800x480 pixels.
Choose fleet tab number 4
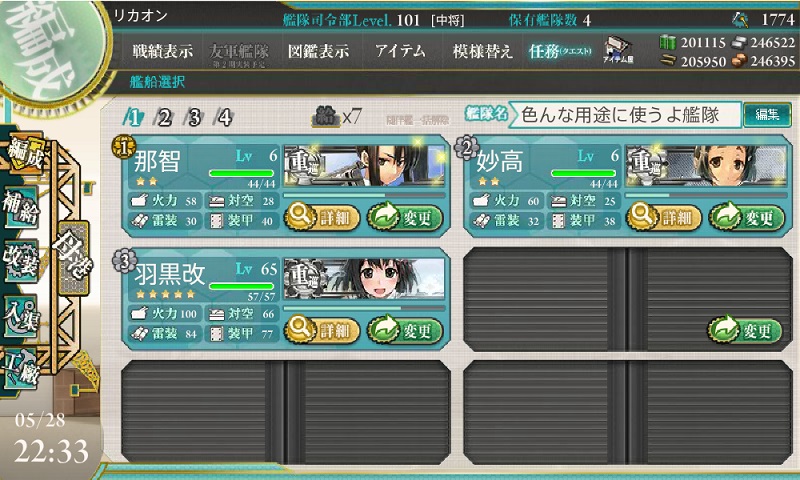(224, 117)
